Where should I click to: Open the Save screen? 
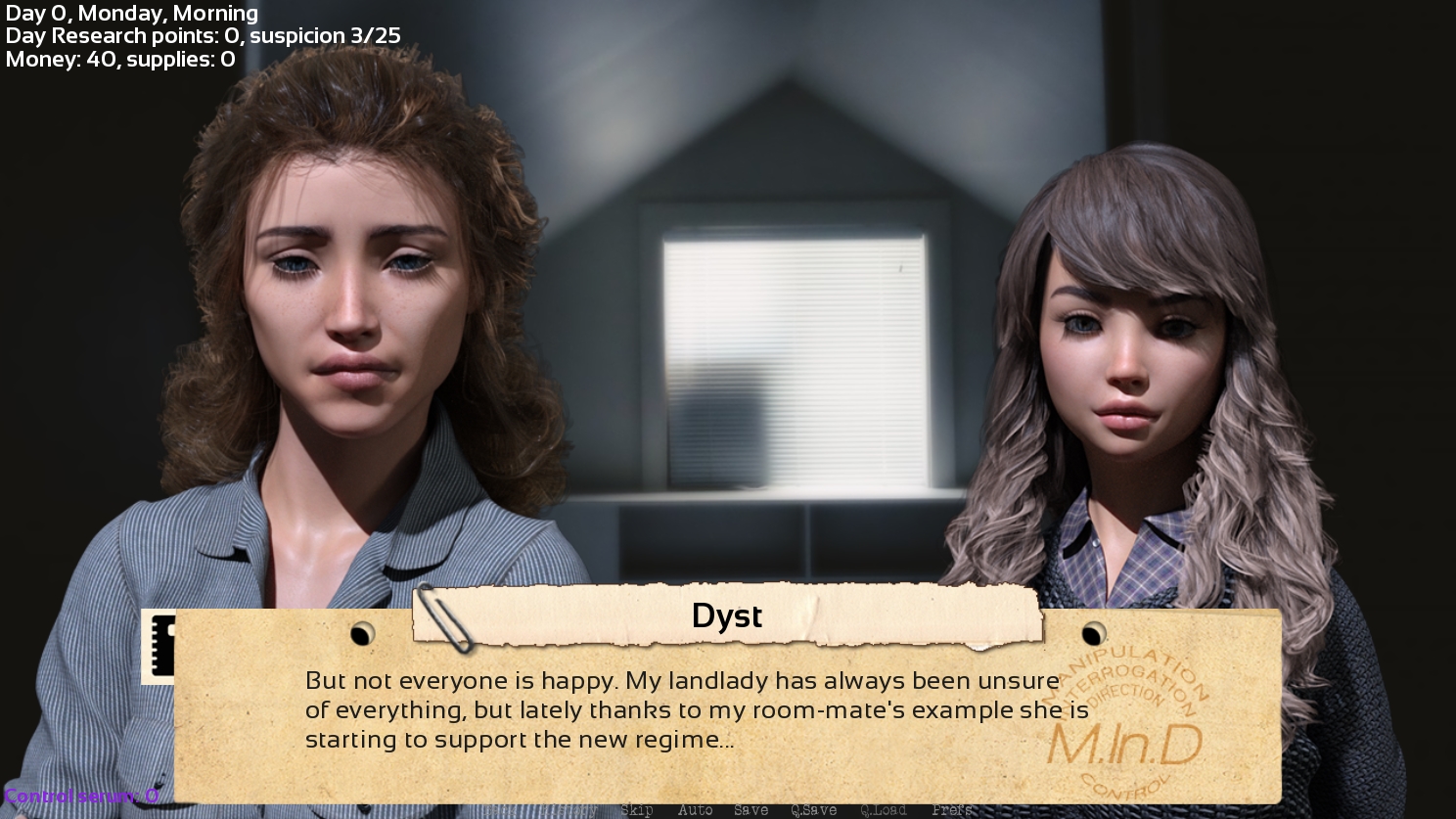(751, 810)
